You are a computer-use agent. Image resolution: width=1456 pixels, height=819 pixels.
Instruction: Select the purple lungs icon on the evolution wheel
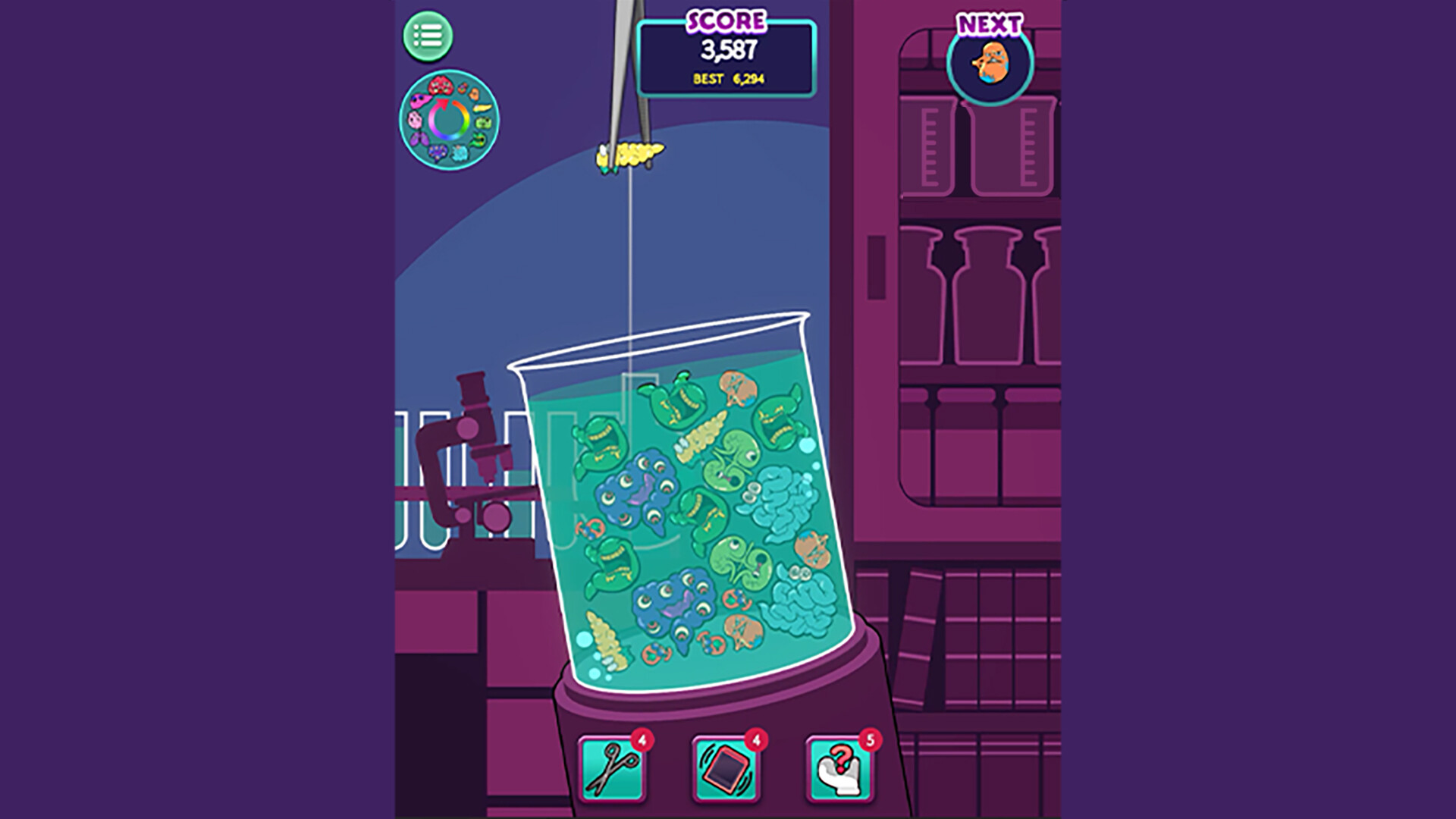click(x=419, y=139)
